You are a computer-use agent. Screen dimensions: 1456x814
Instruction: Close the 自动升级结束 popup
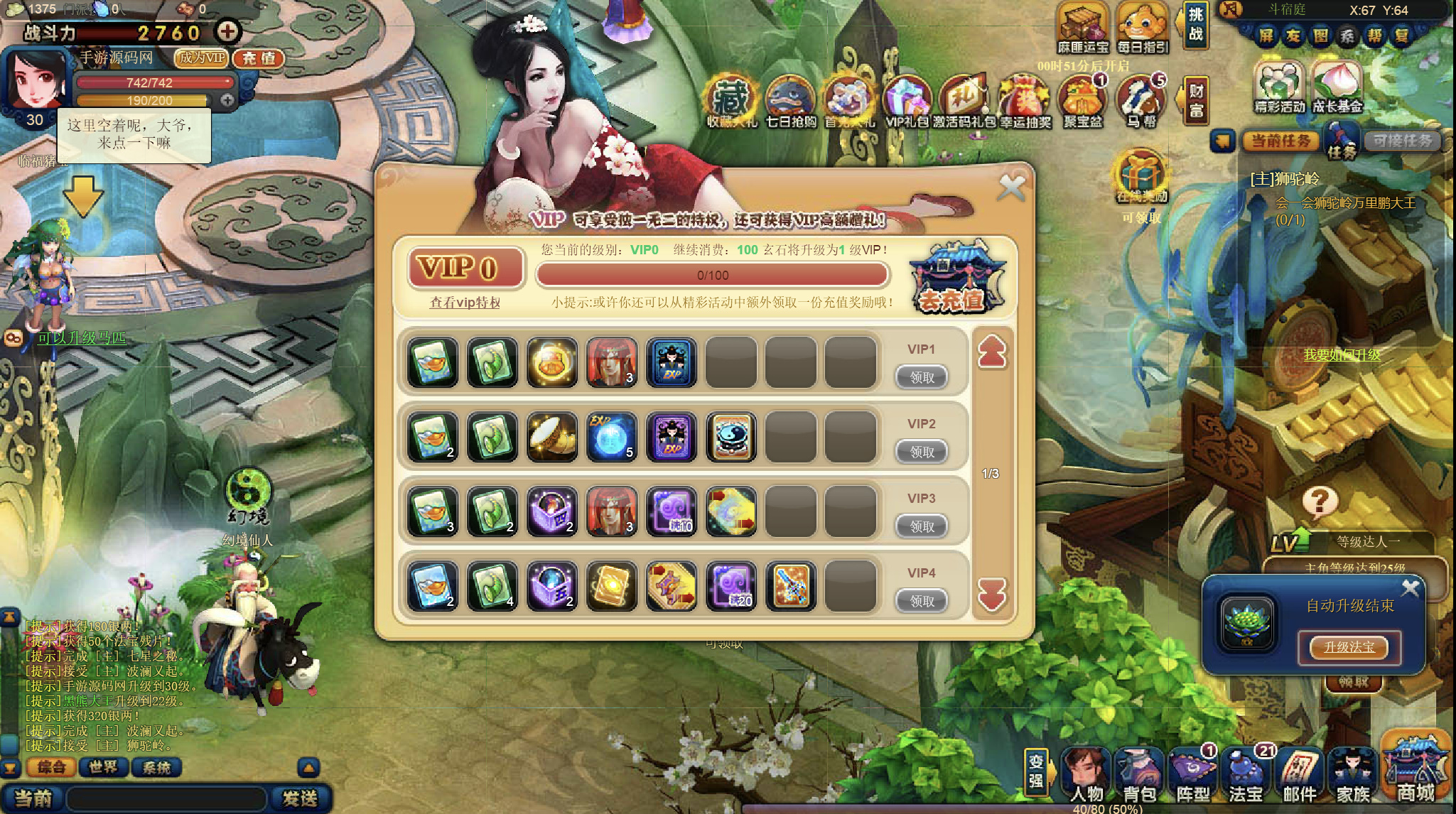click(1410, 588)
